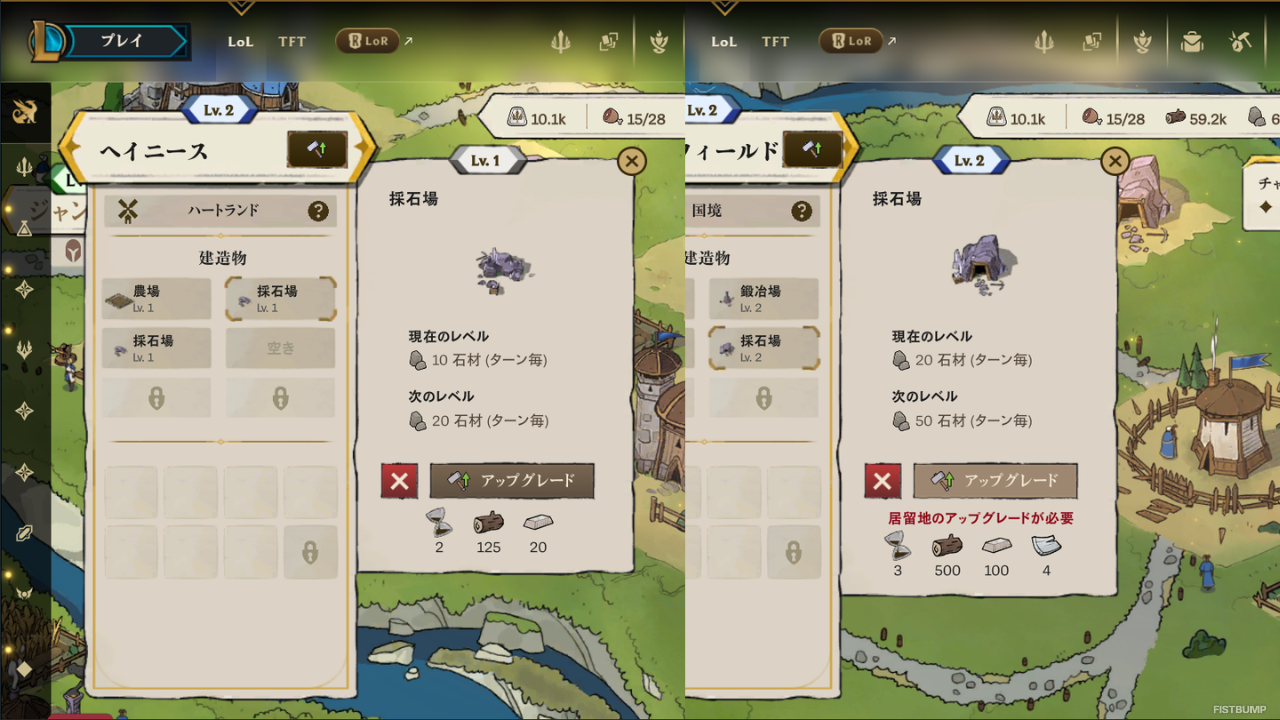This screenshot has width=1280, height=720.
Task: Switch to the LoL tab
Action: [x=240, y=41]
